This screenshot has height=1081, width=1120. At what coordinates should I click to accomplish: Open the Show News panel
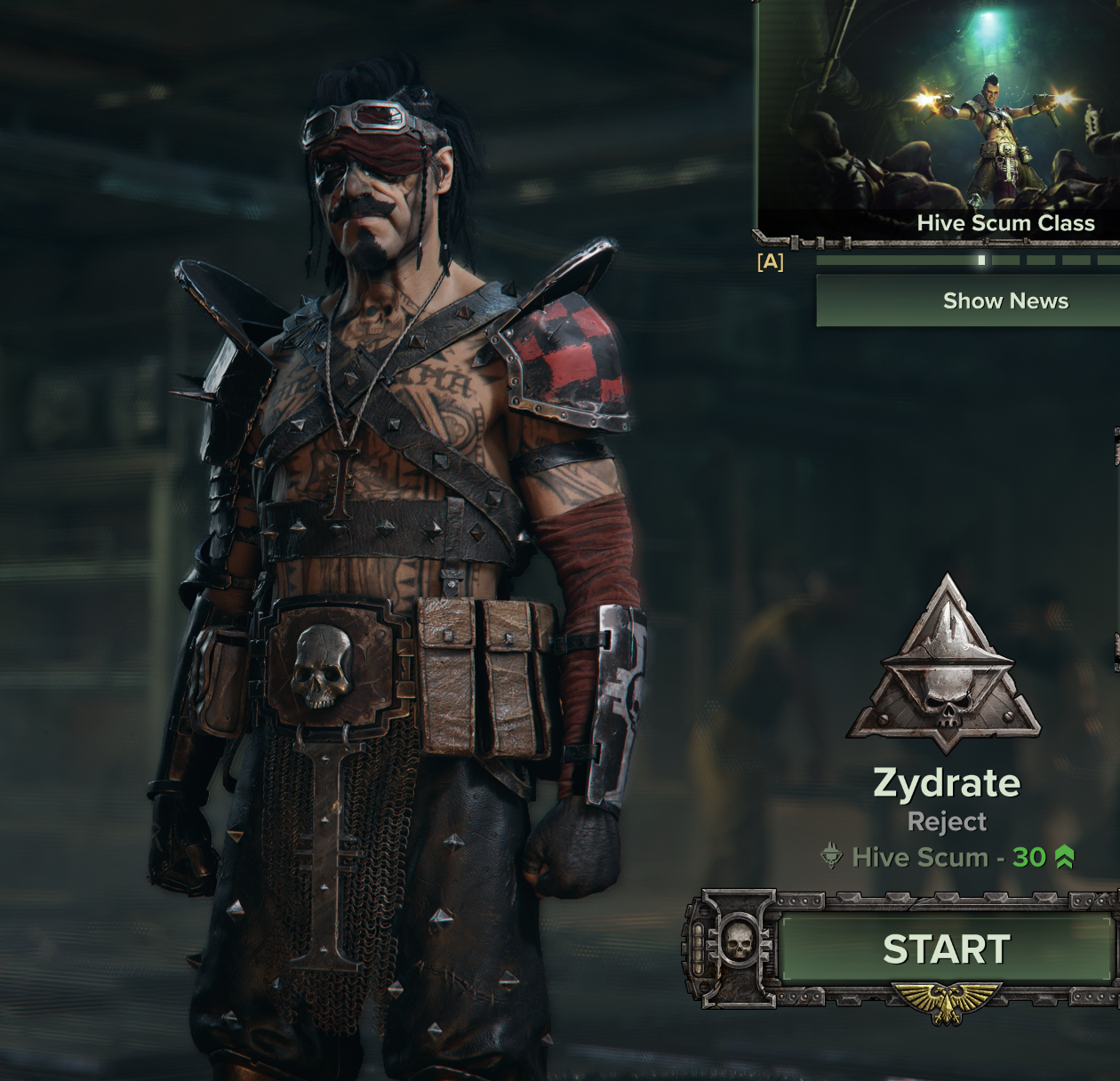968,300
